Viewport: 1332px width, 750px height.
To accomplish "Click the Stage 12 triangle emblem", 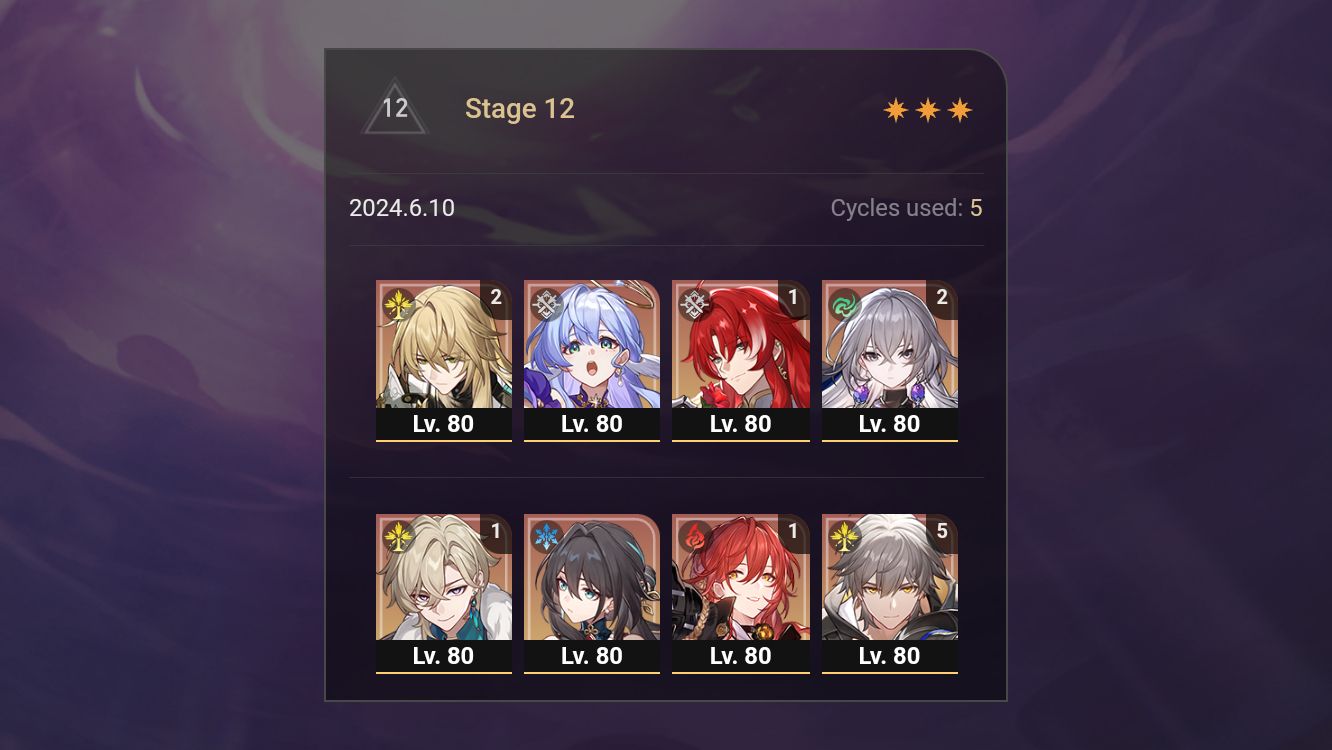I will click(x=394, y=108).
